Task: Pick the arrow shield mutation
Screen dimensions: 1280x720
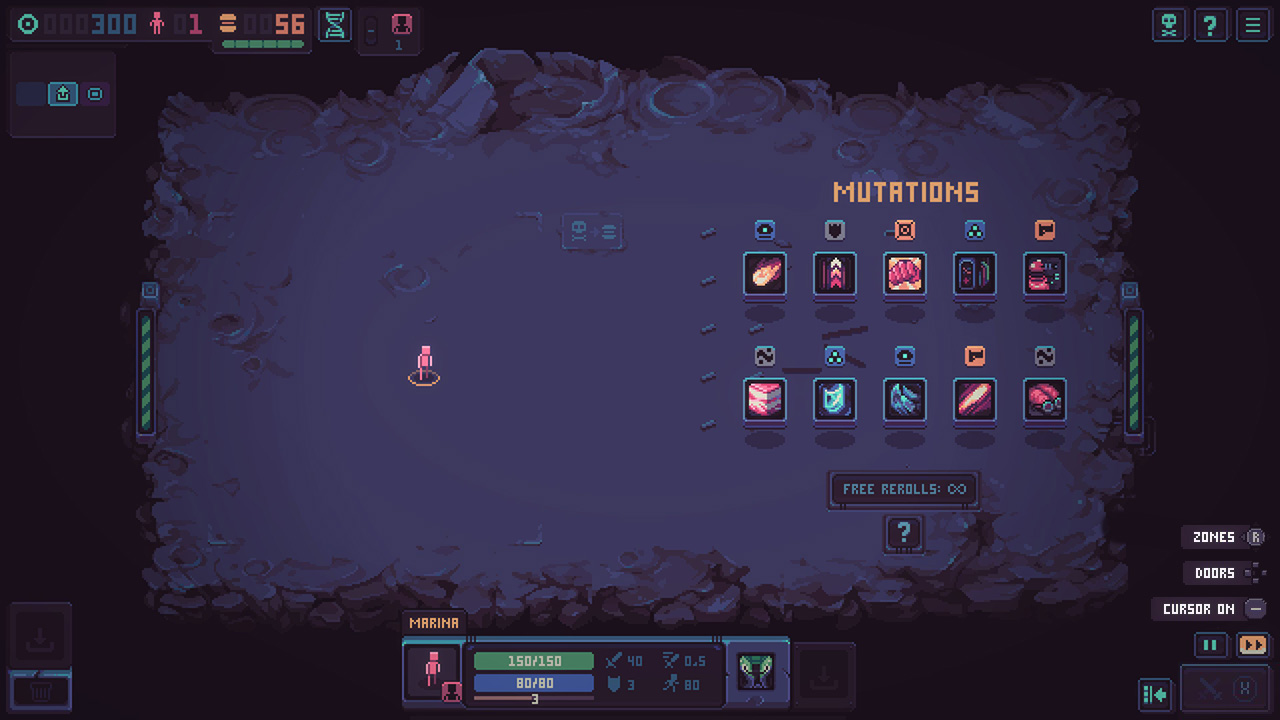Action: click(835, 275)
